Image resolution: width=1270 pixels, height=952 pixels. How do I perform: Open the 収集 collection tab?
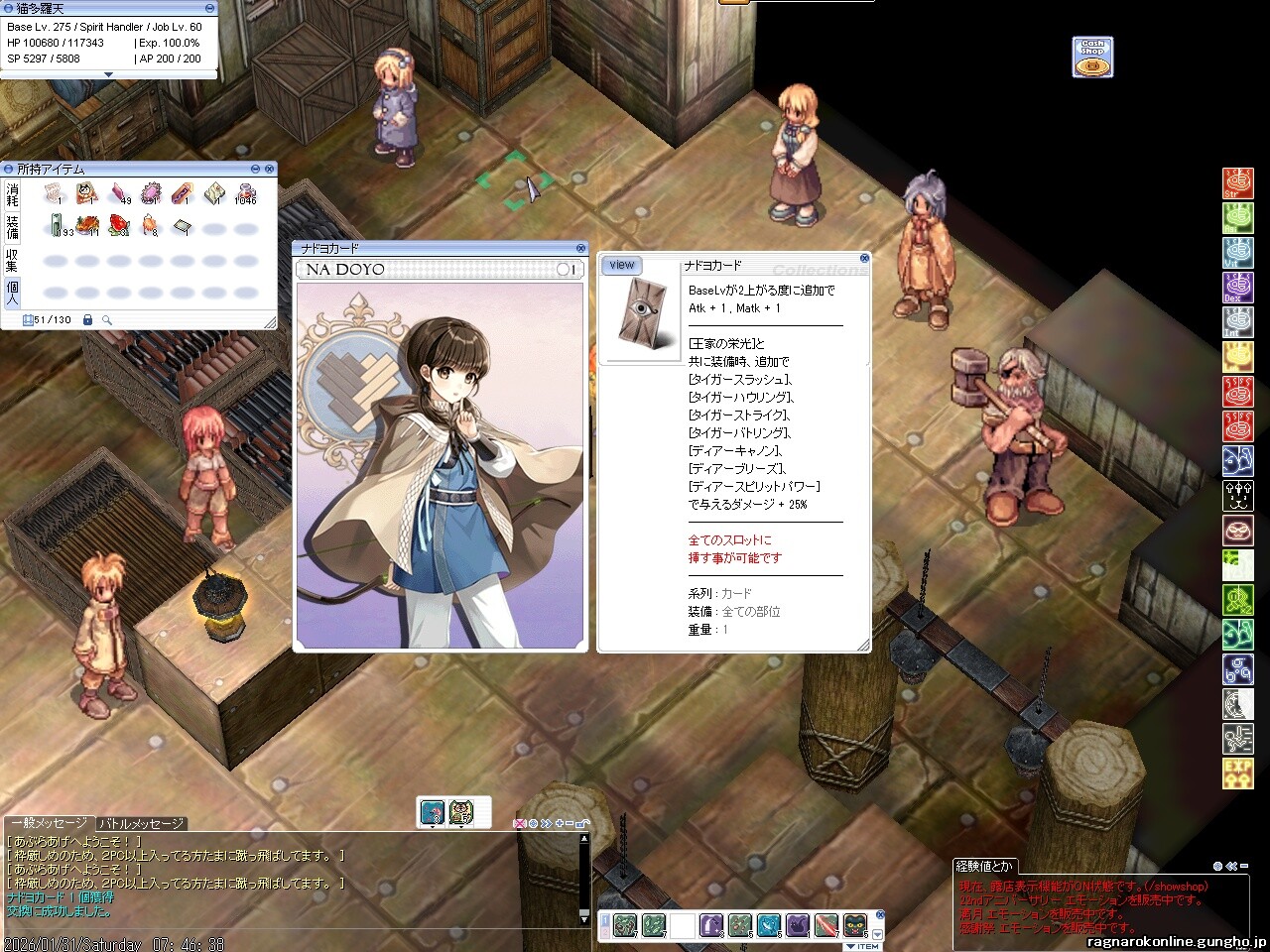13,260
